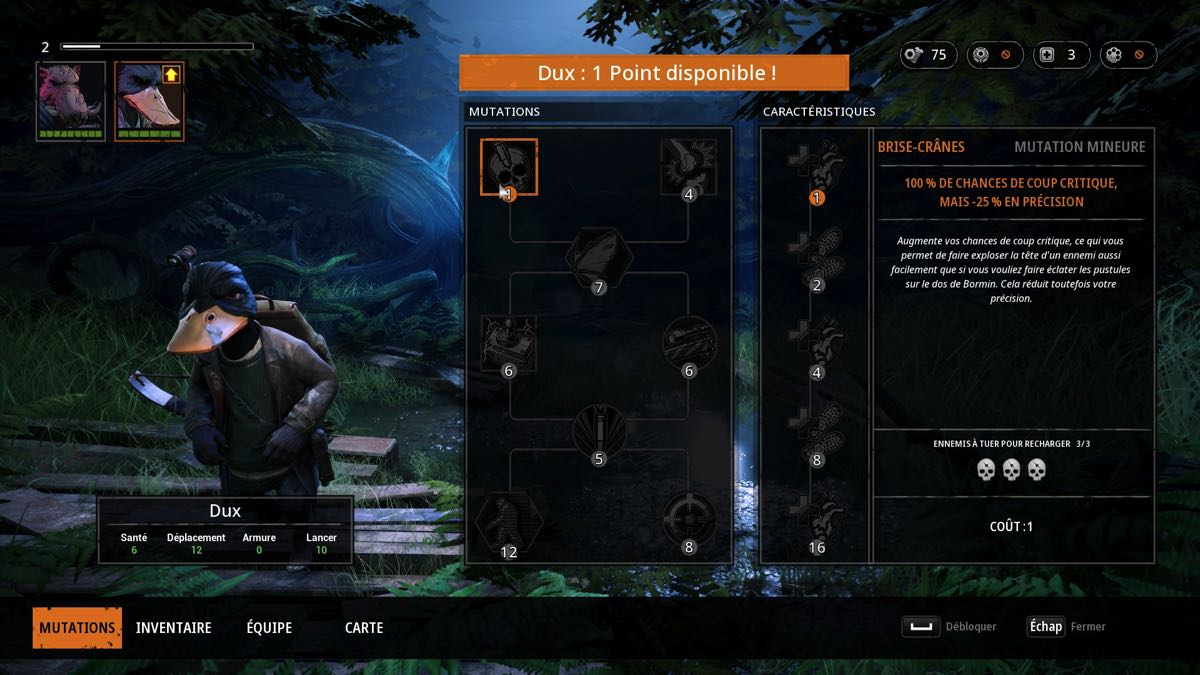
Task: Select Dux's duck portrait
Action: (149, 101)
